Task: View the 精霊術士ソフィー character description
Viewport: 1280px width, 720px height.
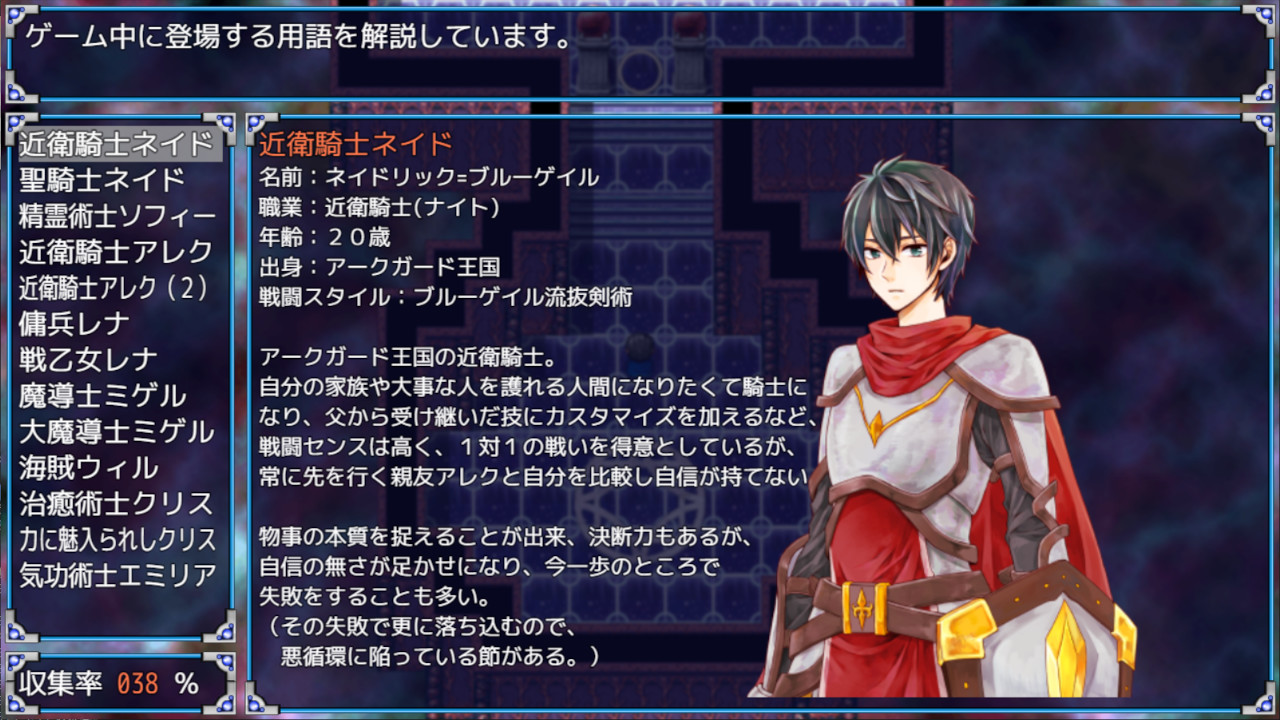Action: coord(115,215)
